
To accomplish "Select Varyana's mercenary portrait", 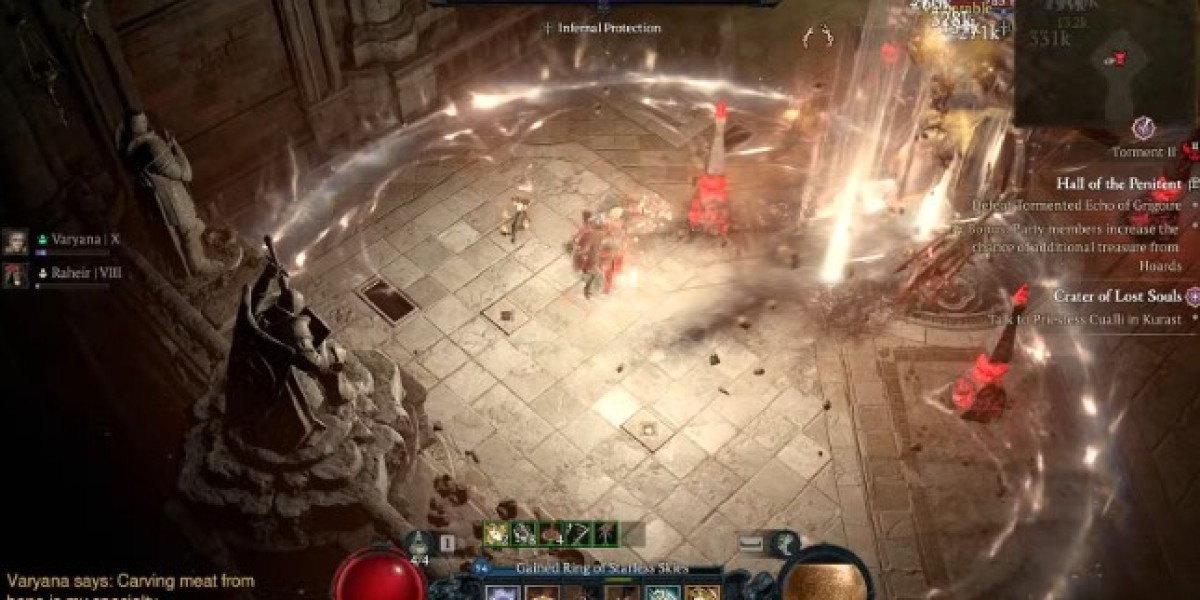I will (15, 241).
